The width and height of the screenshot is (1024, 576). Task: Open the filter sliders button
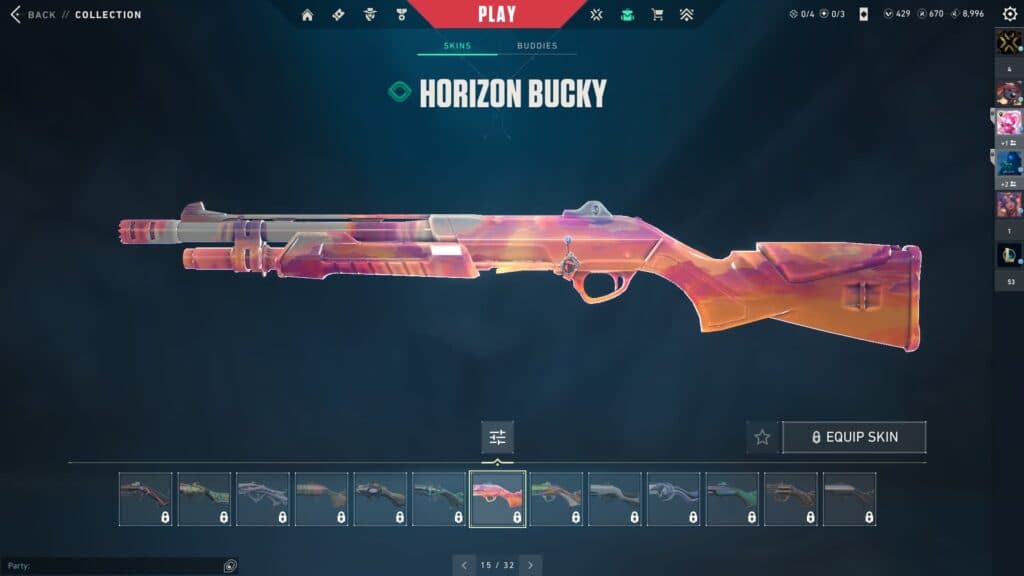point(497,437)
